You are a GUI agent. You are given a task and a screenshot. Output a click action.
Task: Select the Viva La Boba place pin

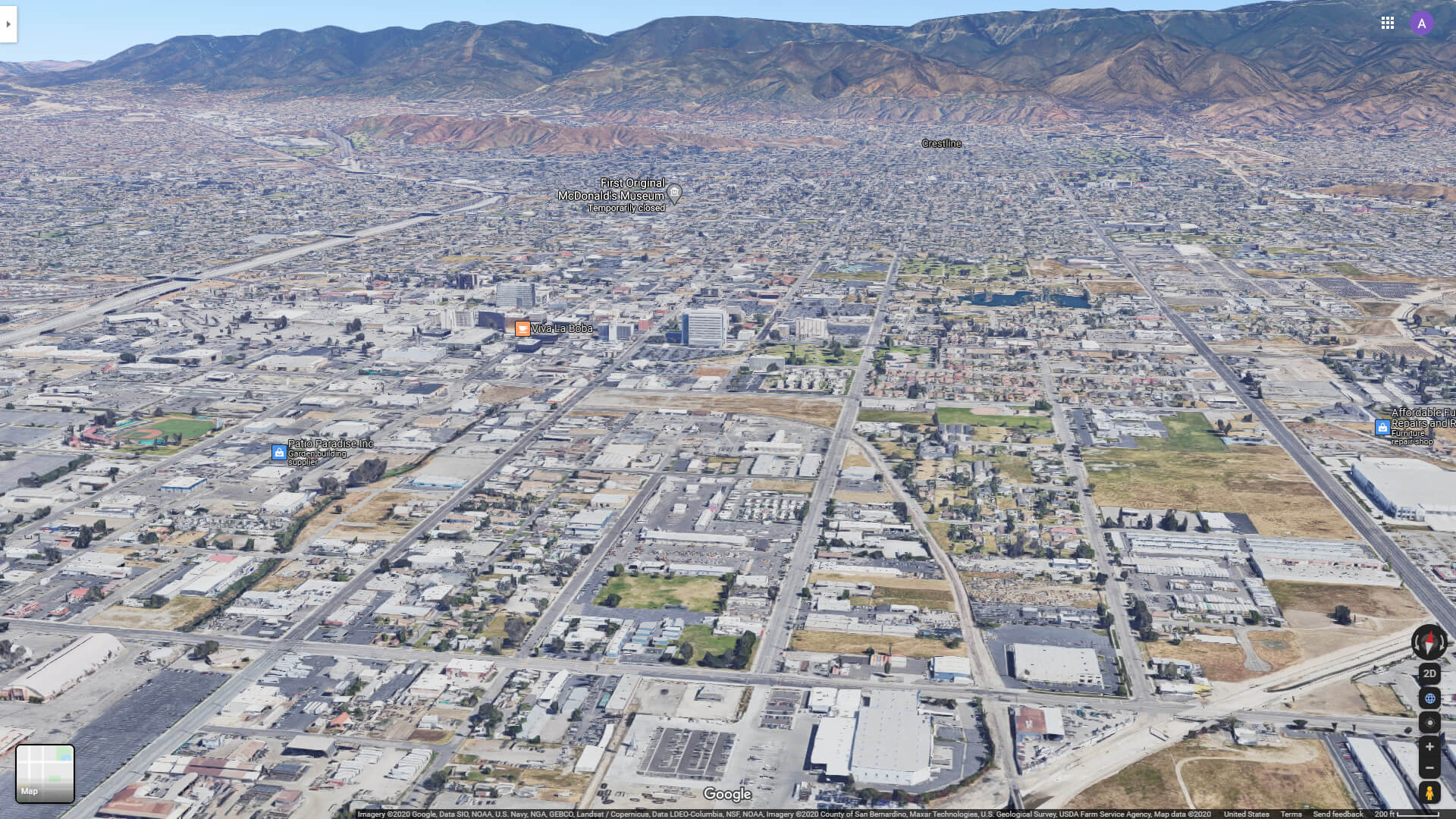click(x=522, y=328)
